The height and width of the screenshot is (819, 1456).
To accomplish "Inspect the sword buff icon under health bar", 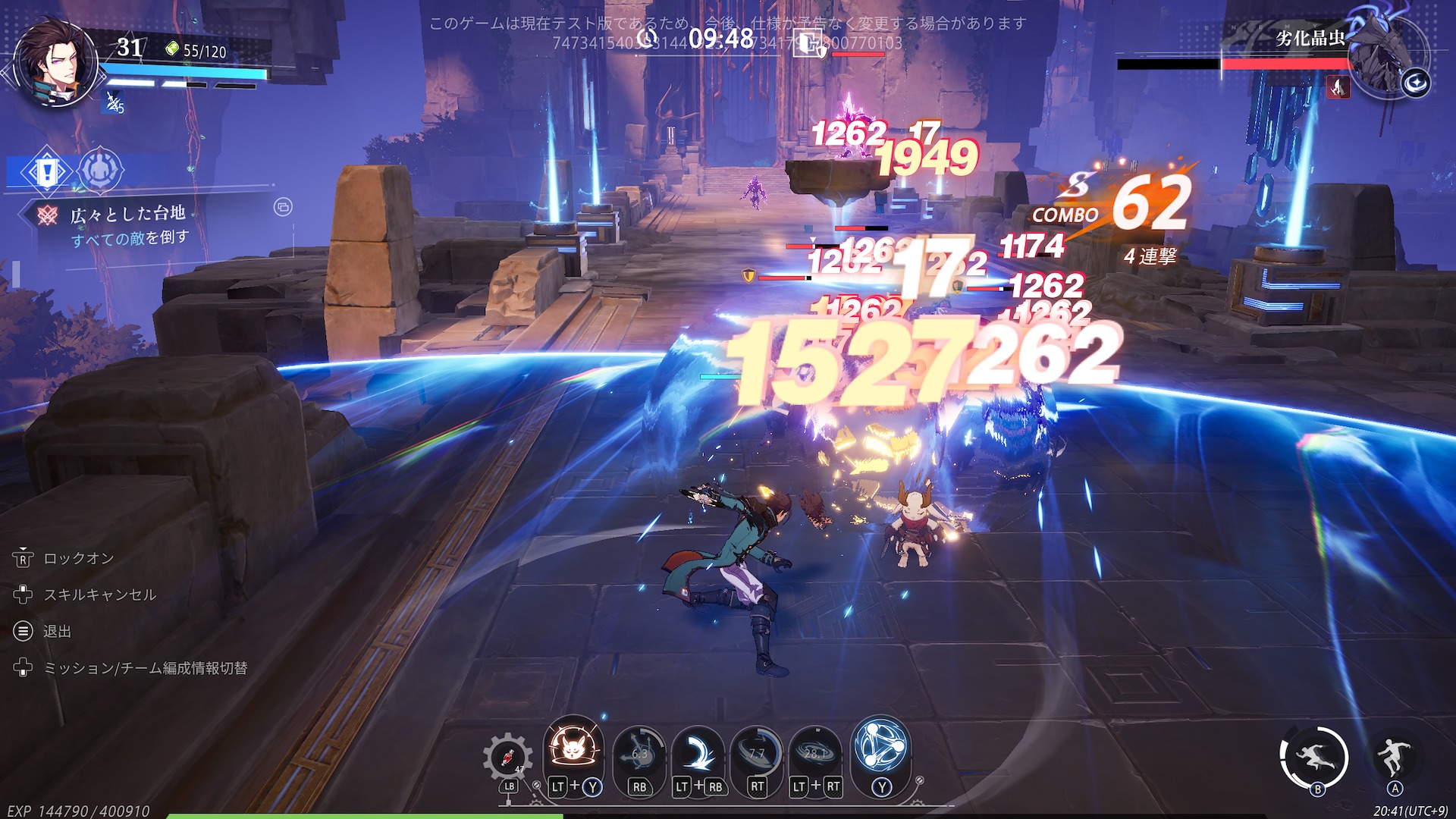I will [x=114, y=102].
